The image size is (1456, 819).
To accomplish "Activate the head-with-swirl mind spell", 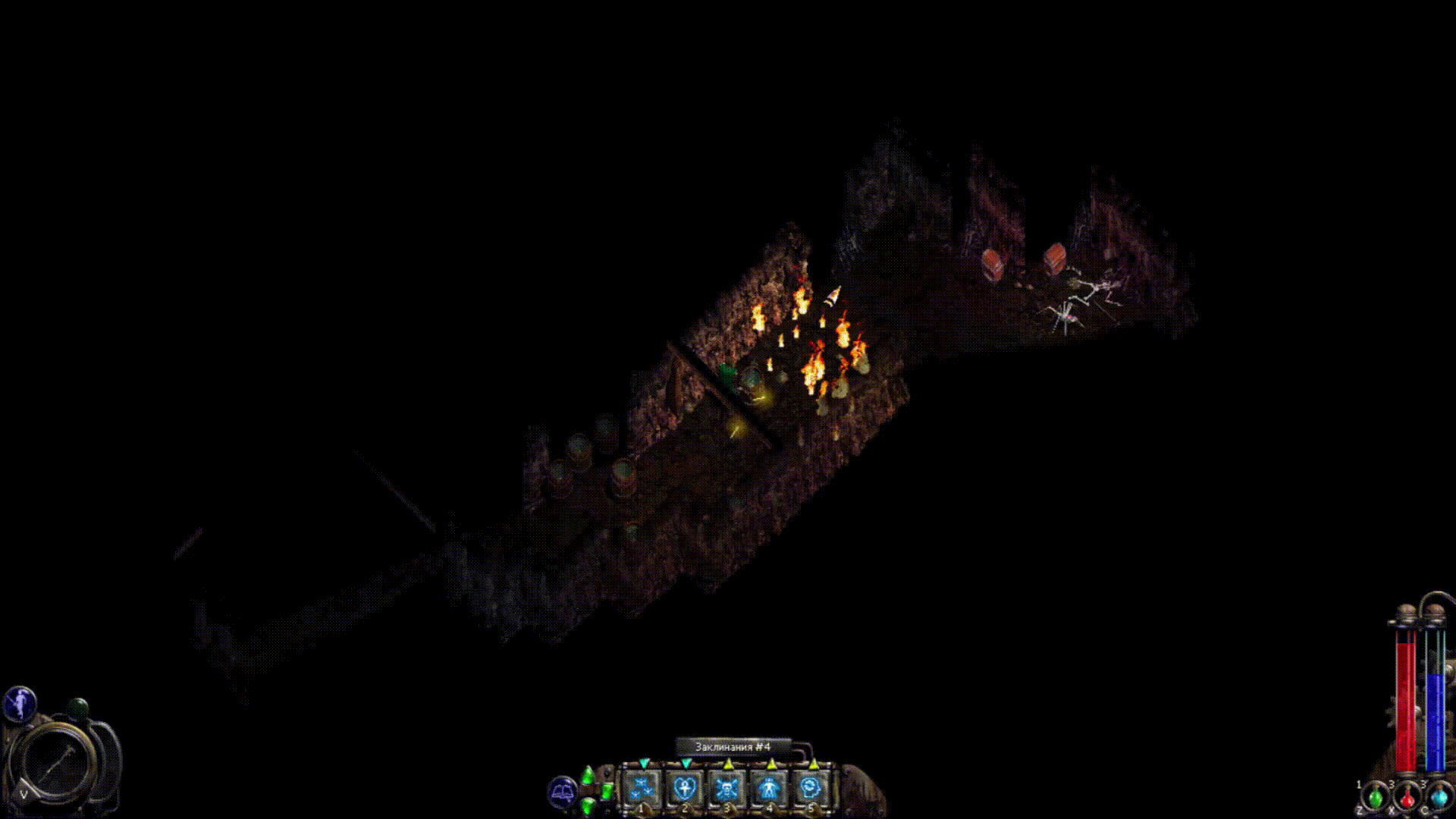I will tap(811, 789).
